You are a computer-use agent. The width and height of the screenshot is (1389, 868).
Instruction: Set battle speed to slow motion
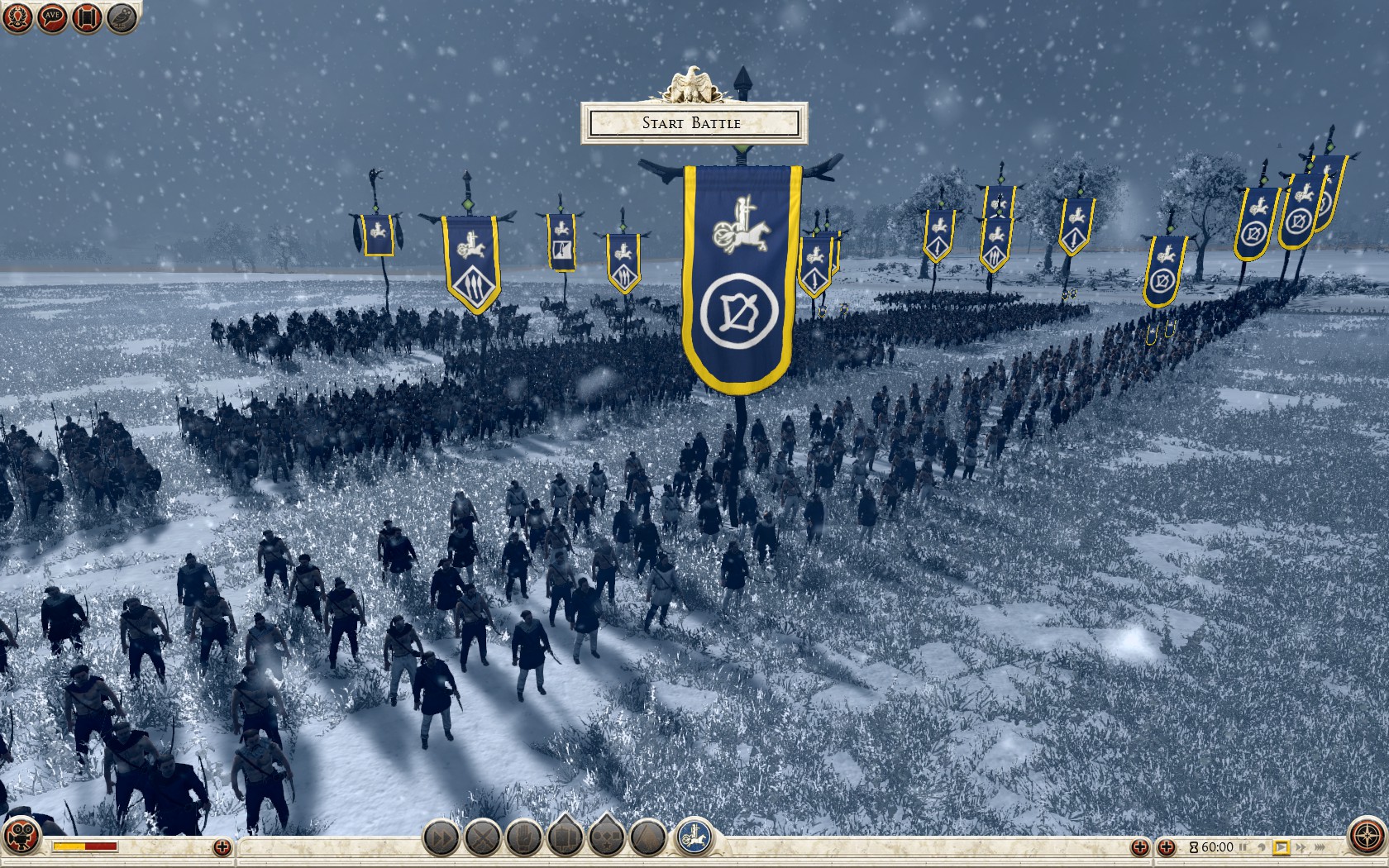point(1262,847)
